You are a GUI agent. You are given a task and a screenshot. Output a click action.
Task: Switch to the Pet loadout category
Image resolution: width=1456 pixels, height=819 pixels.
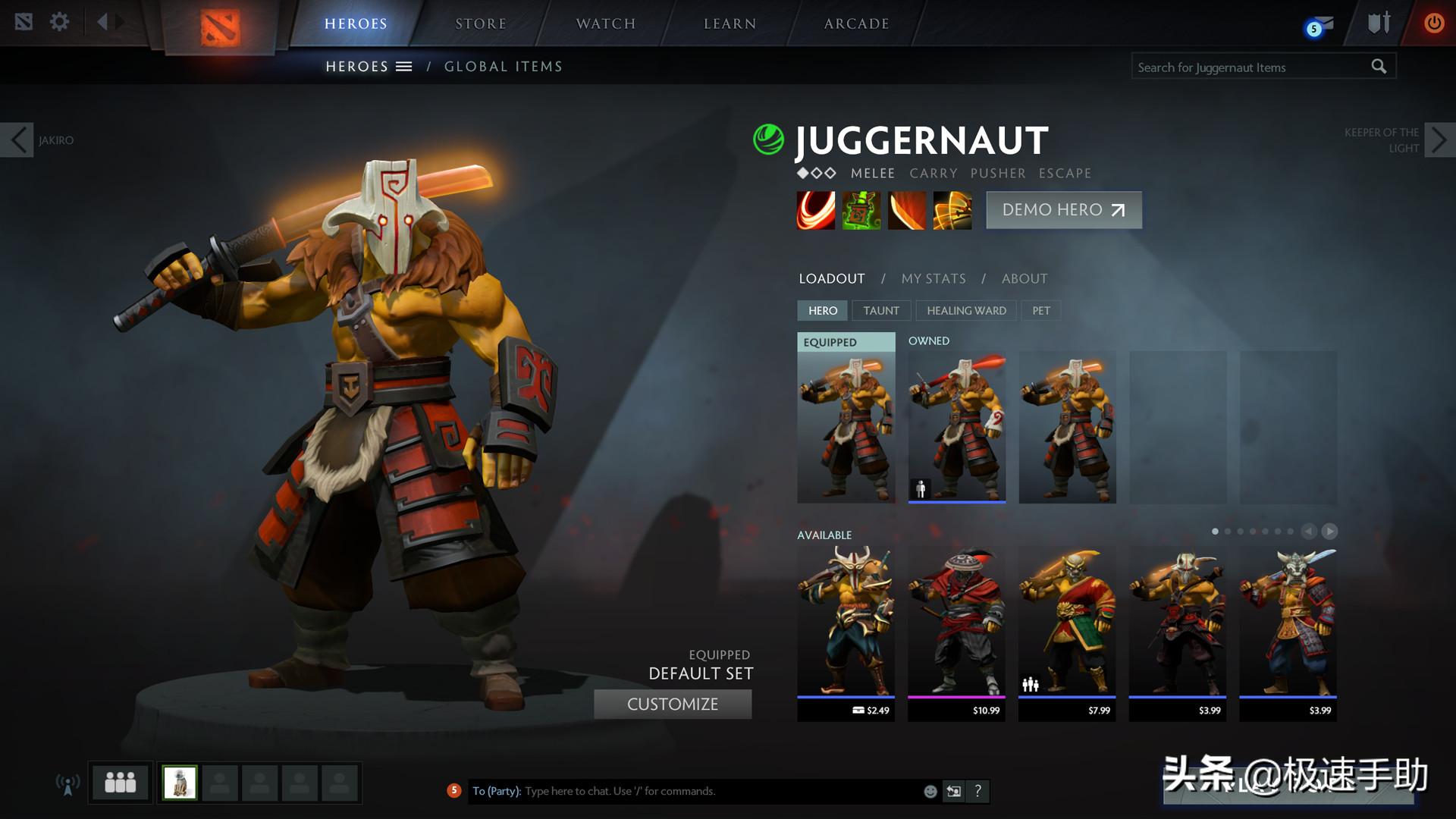1040,310
